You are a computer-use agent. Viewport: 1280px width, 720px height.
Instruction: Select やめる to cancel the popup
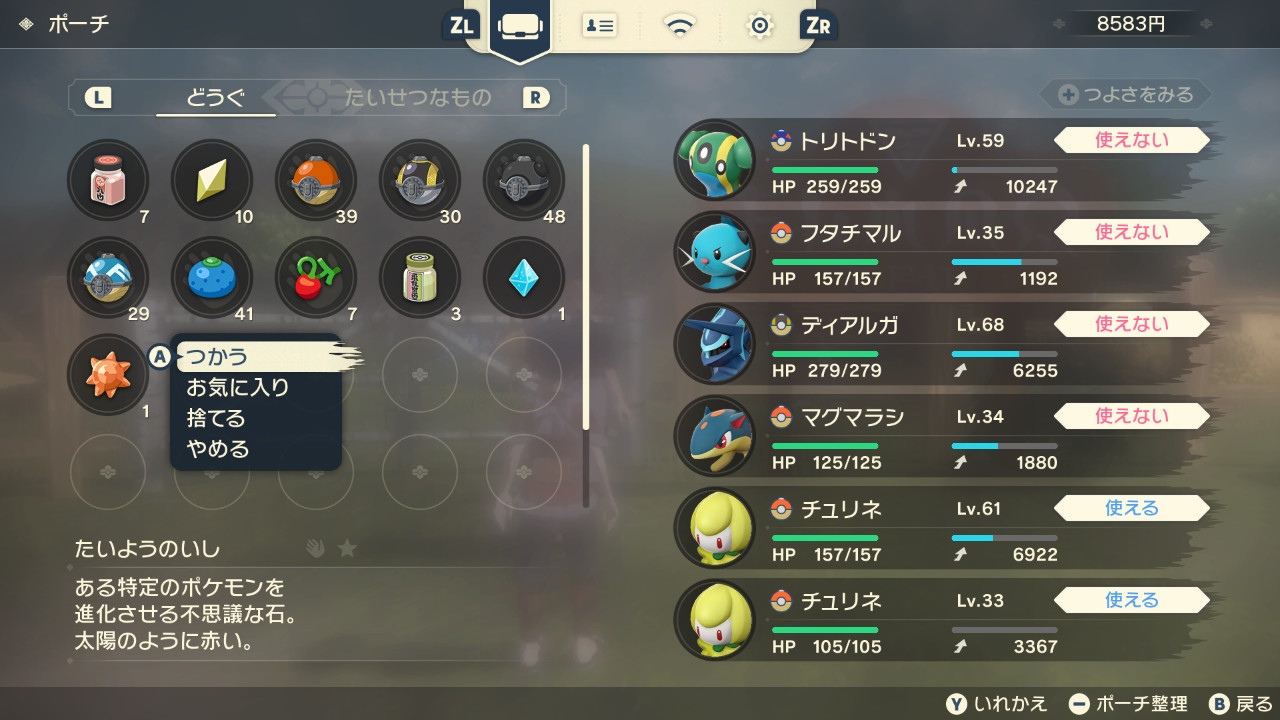pos(218,449)
